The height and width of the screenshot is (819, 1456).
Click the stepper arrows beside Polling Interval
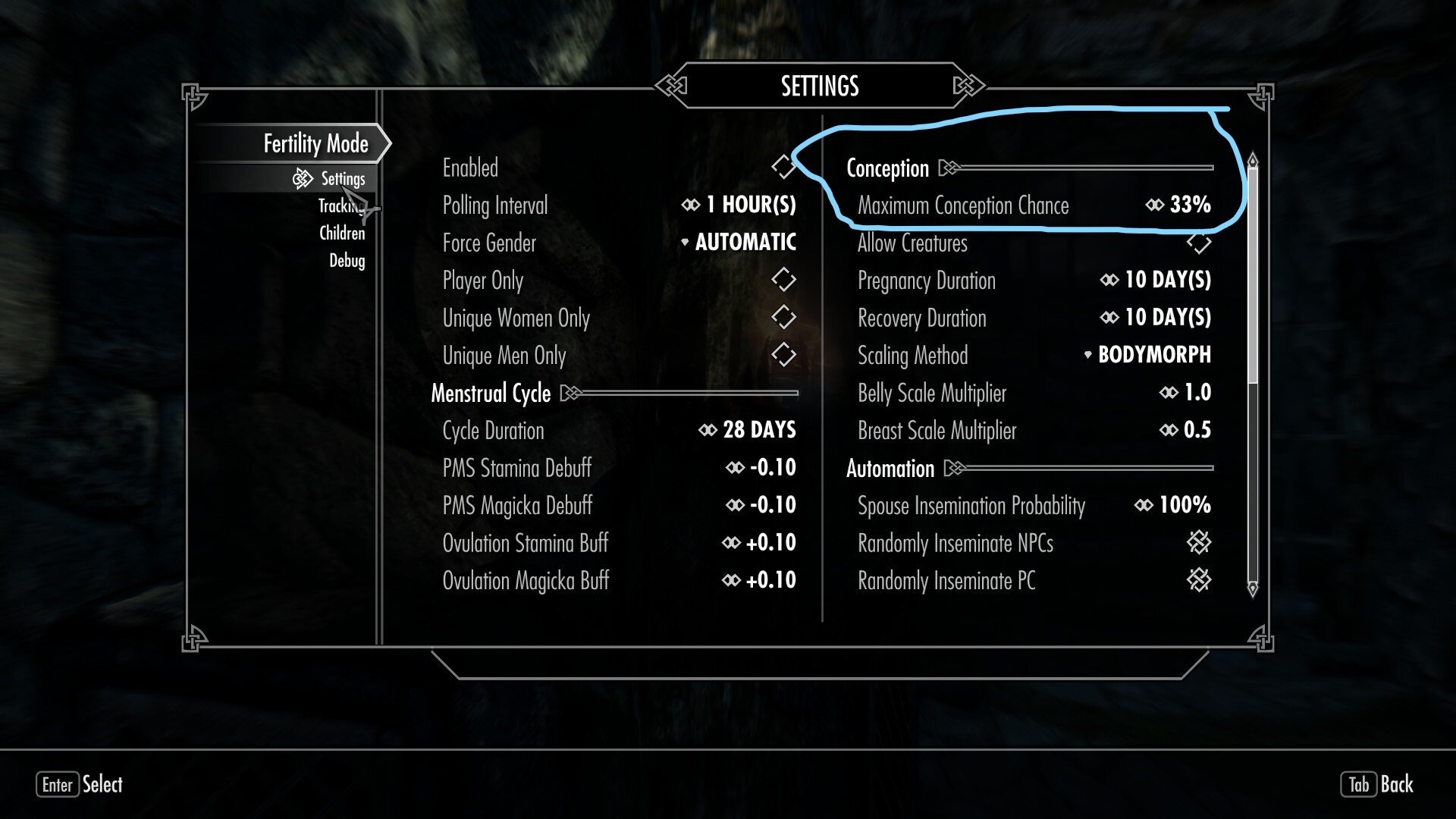coord(692,205)
